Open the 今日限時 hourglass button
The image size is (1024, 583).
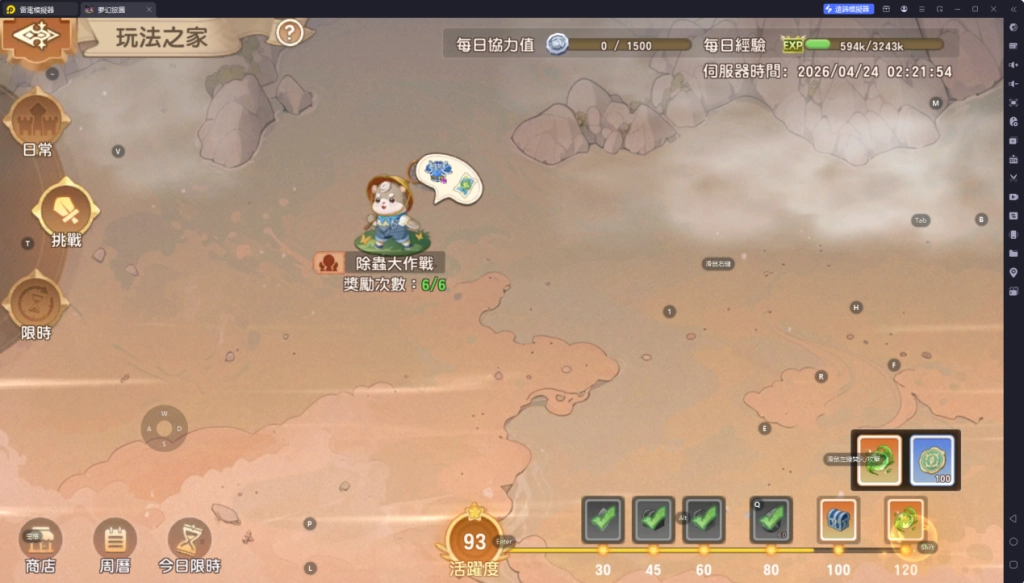point(189,541)
